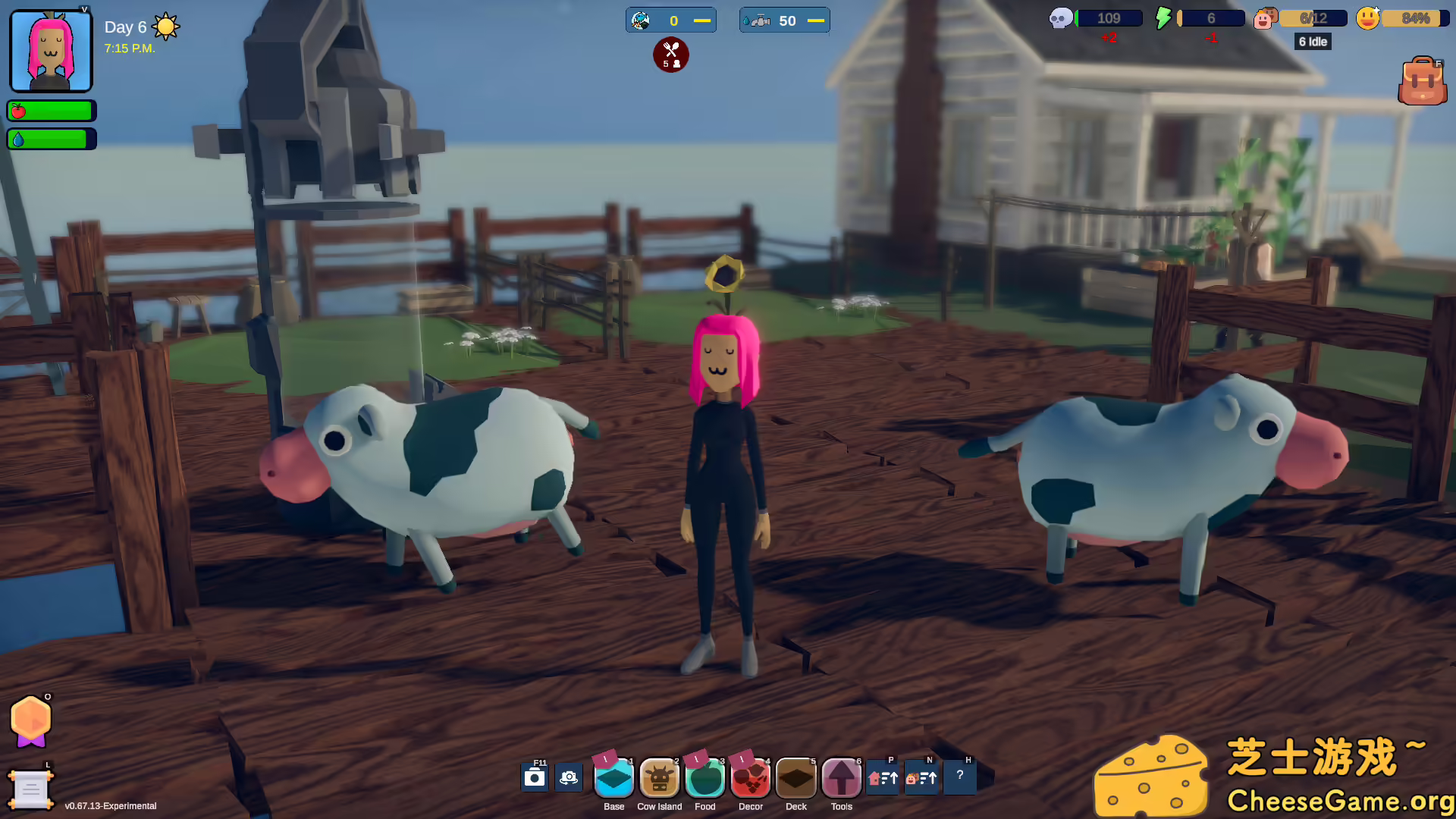Toggle the rotating camera mode button
This screenshot has height=819, width=1456.
569,777
